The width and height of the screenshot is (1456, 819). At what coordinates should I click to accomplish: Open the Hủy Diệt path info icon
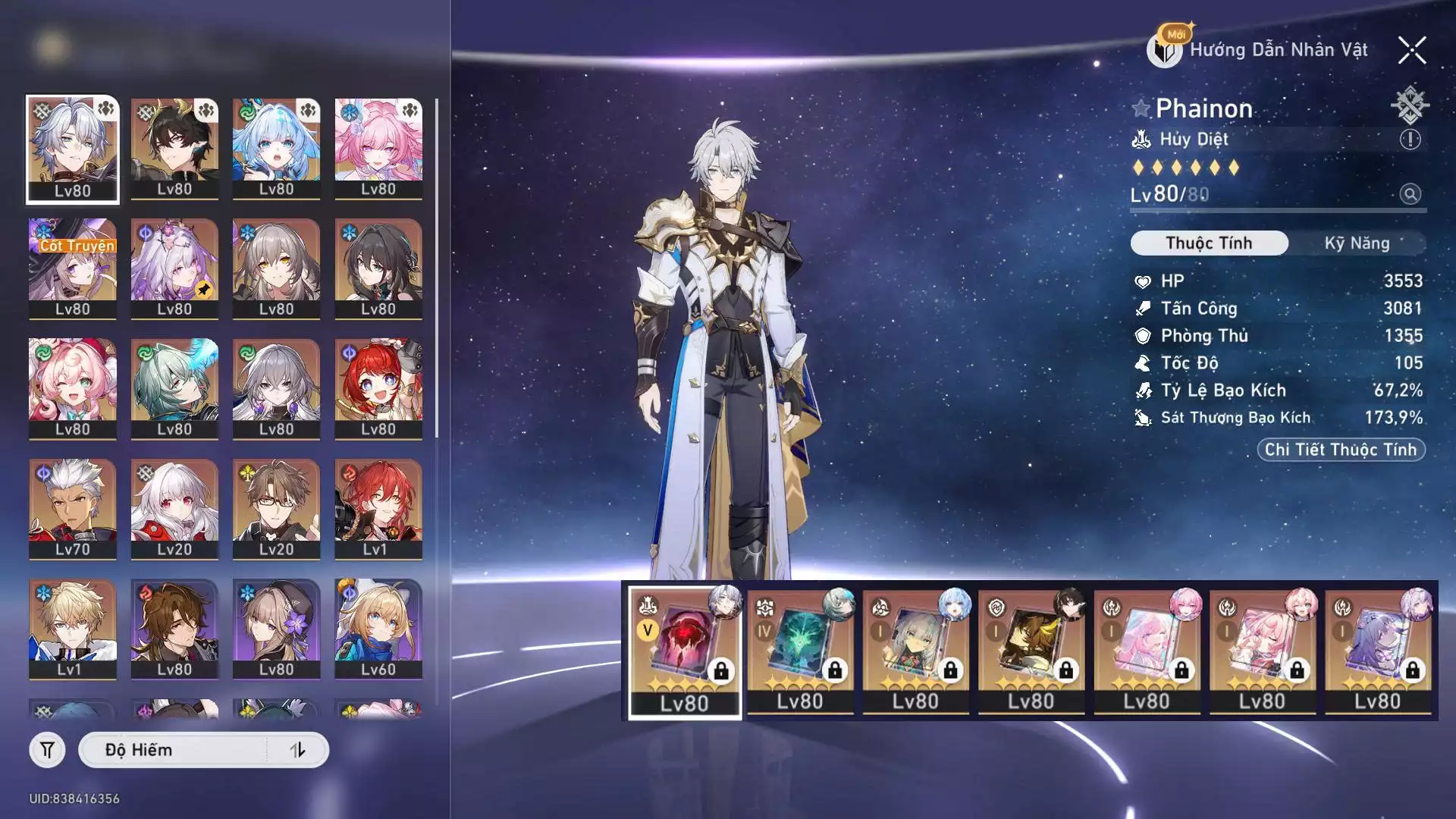[x=1410, y=140]
